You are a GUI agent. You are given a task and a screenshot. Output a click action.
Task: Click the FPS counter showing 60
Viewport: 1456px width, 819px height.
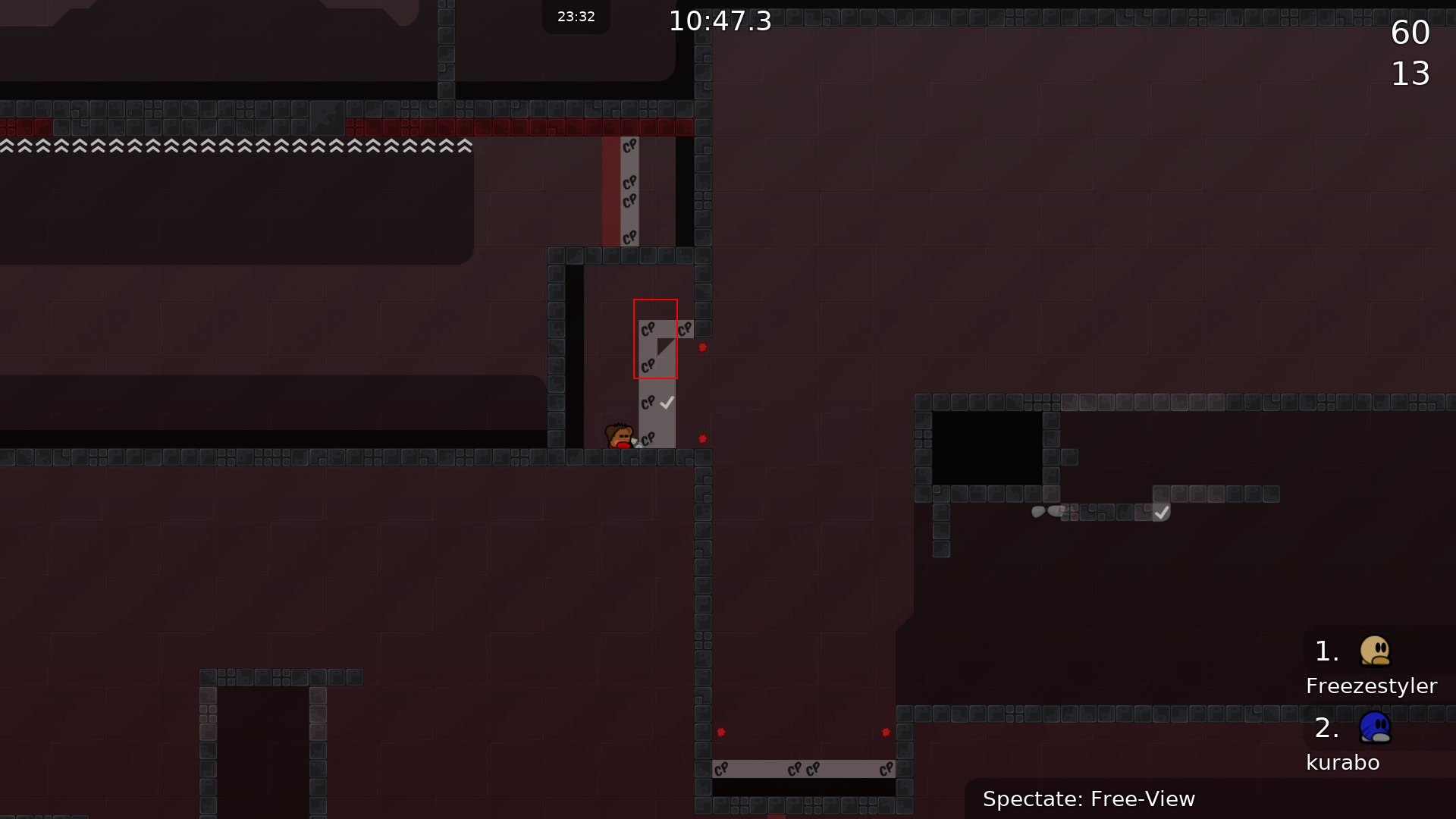pyautogui.click(x=1411, y=32)
